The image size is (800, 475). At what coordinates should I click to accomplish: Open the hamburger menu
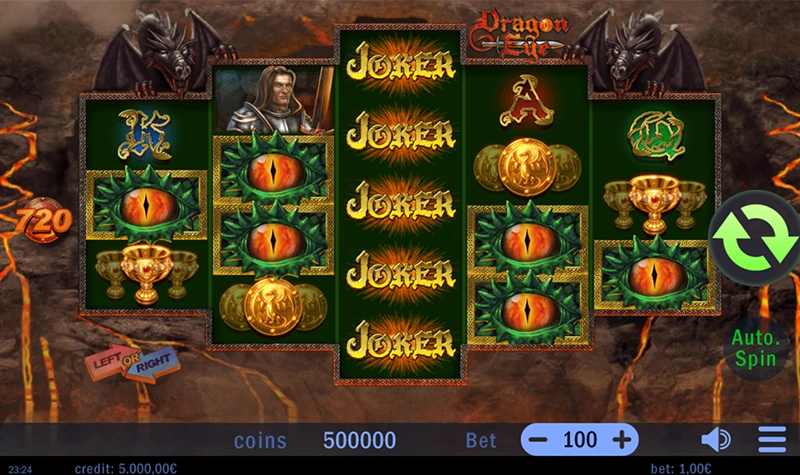[772, 439]
